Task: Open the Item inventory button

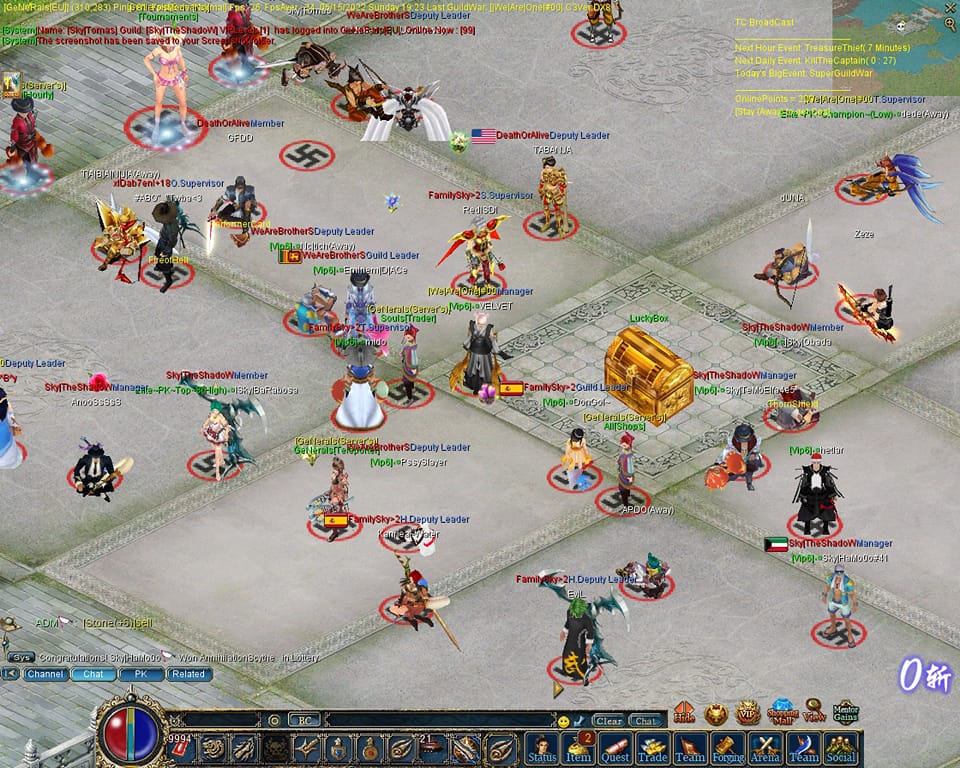Action: [578, 747]
